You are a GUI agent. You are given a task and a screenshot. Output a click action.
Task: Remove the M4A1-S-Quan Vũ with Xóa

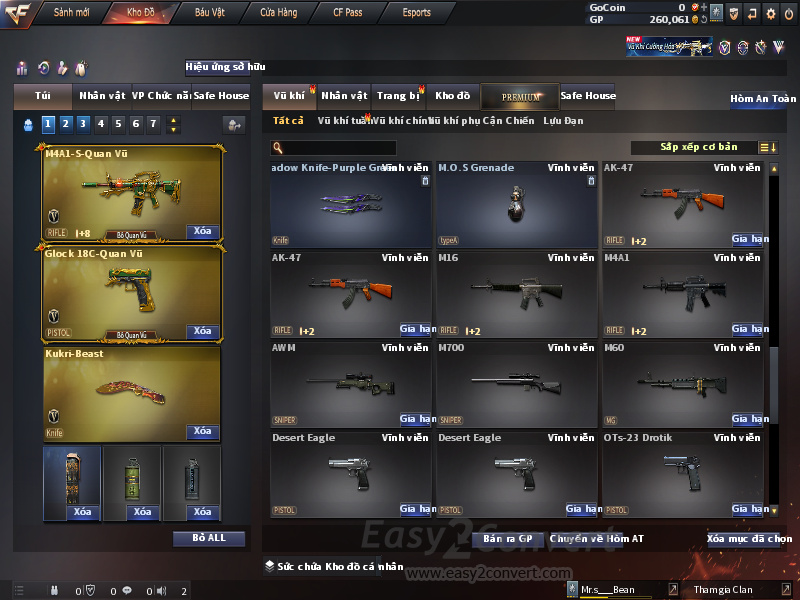tap(202, 232)
